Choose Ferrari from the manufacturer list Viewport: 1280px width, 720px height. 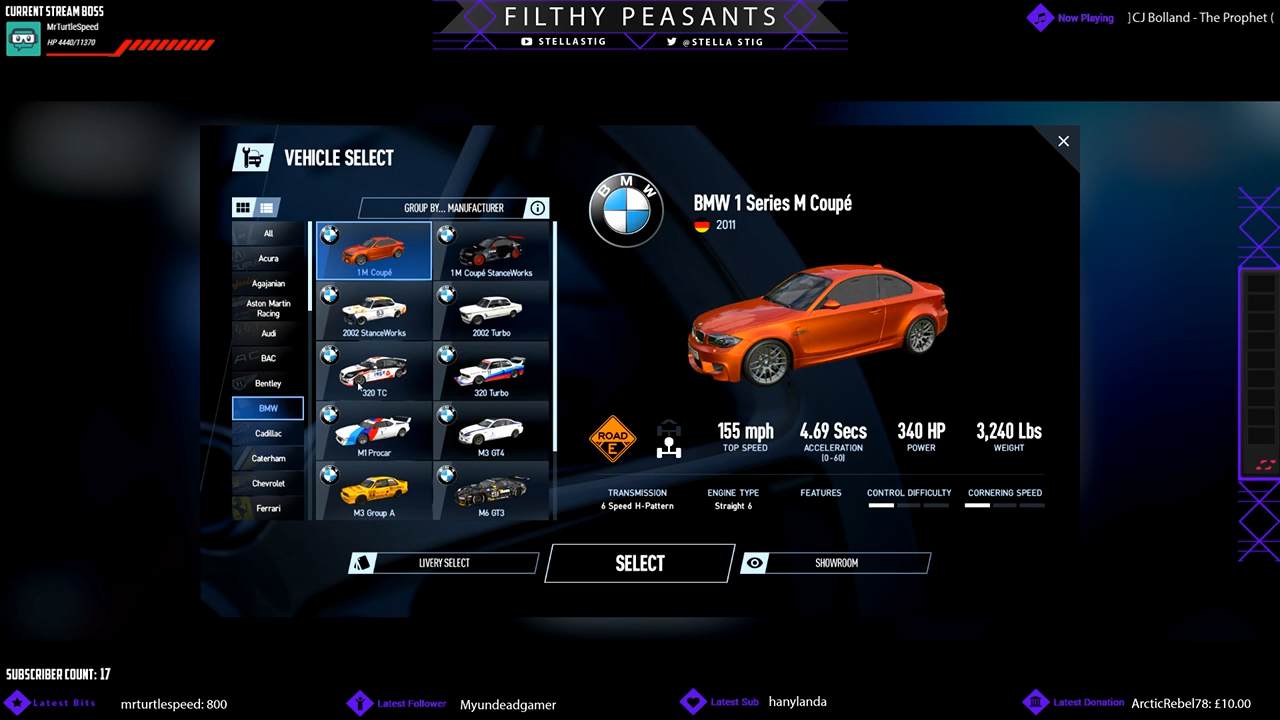[268, 508]
